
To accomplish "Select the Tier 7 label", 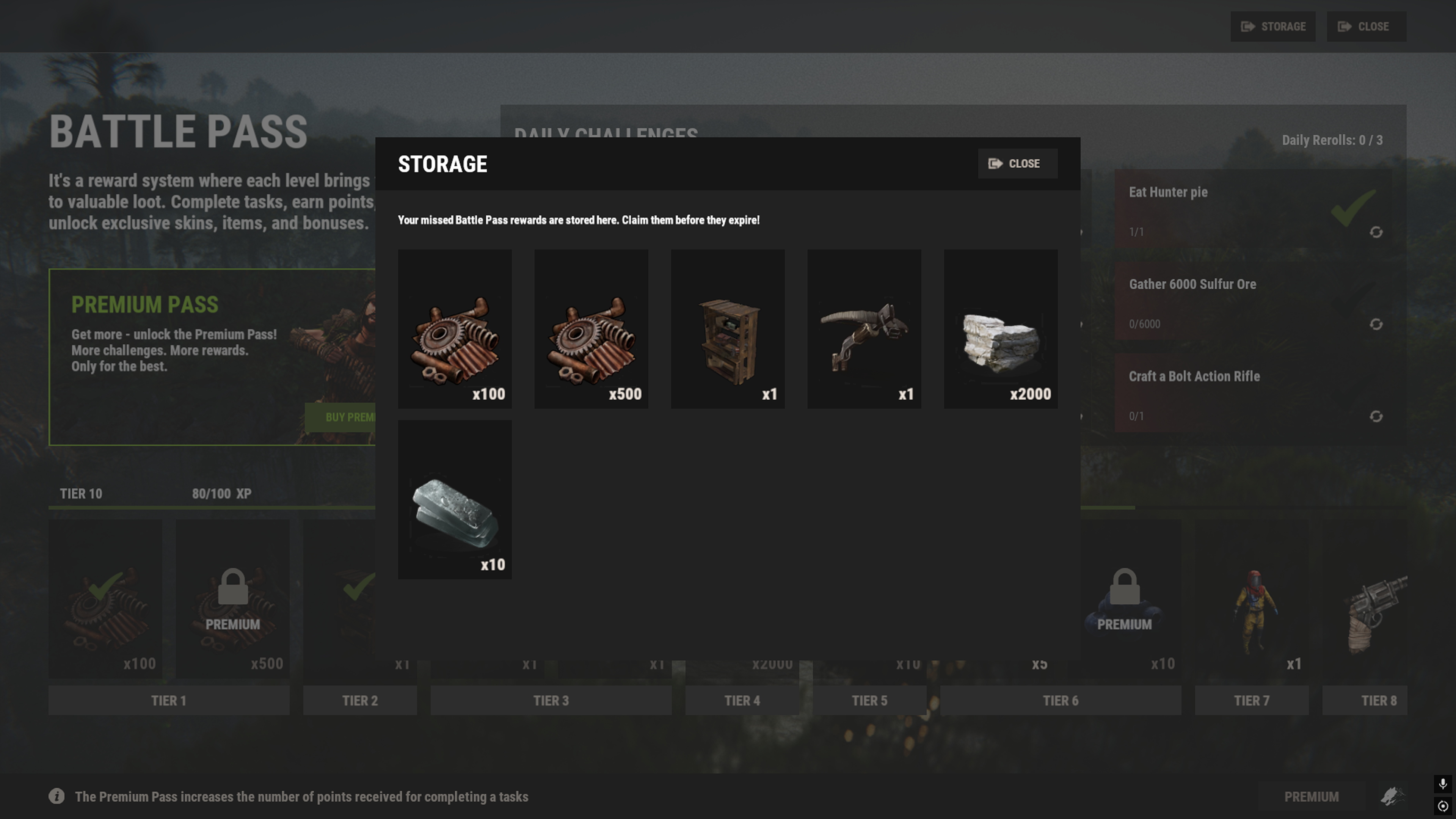I will point(1251,701).
